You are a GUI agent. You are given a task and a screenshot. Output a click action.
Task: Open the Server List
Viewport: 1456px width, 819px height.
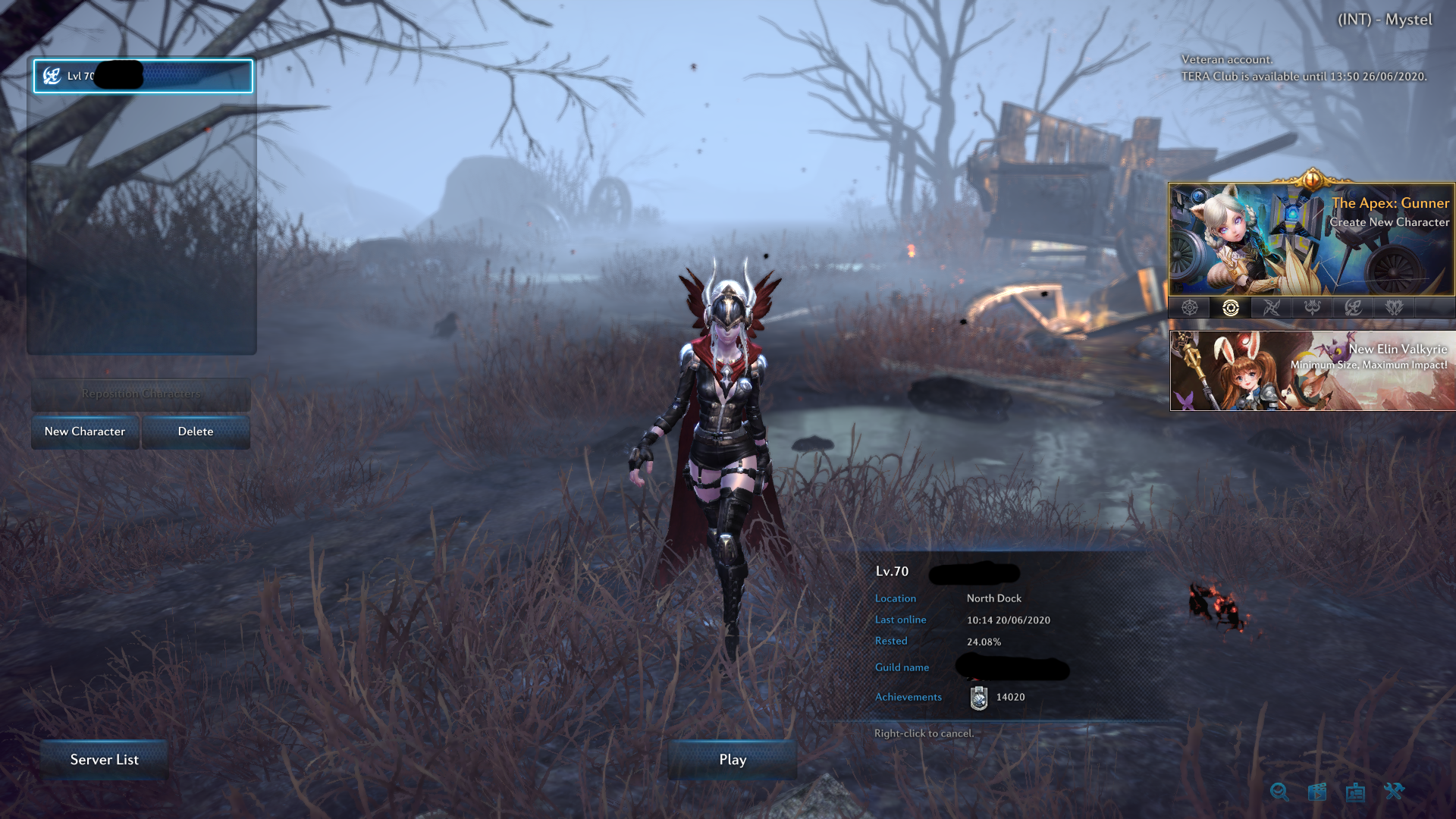coord(104,759)
